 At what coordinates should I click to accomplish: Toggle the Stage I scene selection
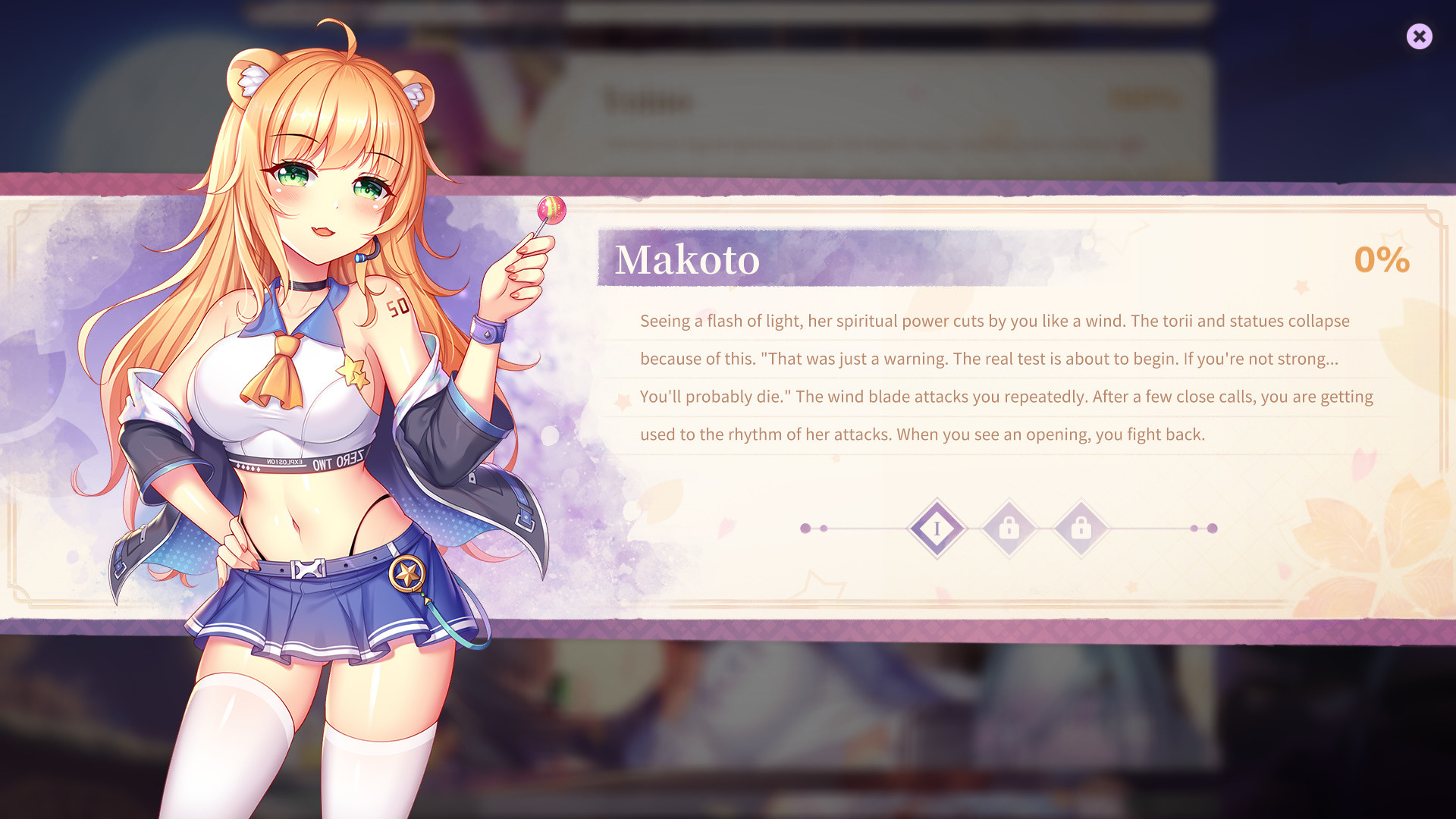coord(937,529)
